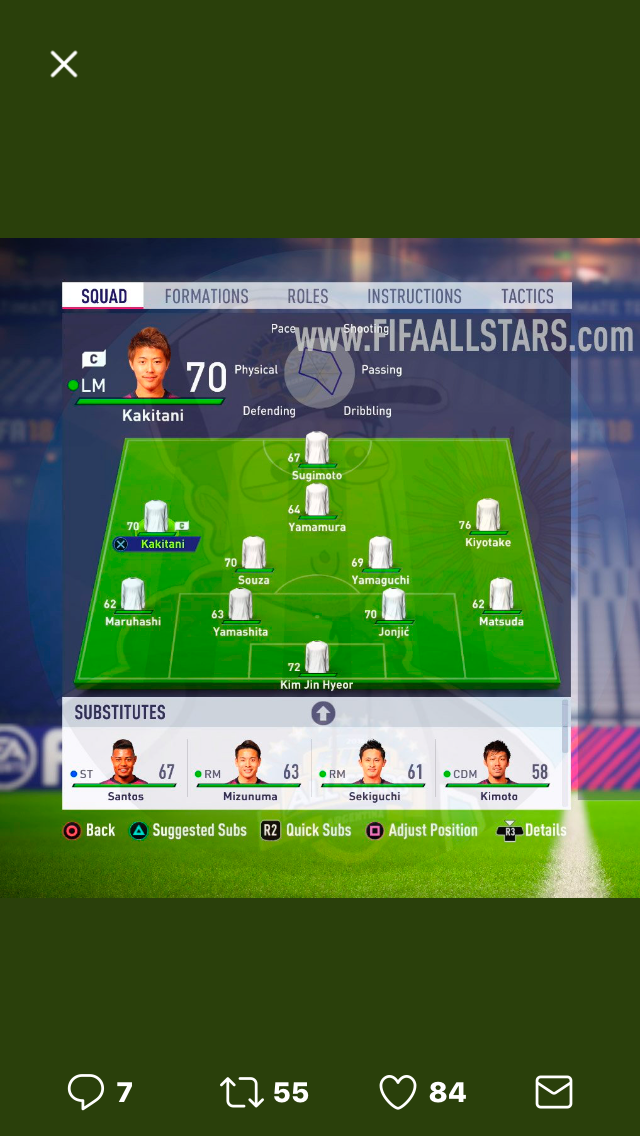Switch to the Formations tab
The height and width of the screenshot is (1136, 640).
[x=206, y=296]
